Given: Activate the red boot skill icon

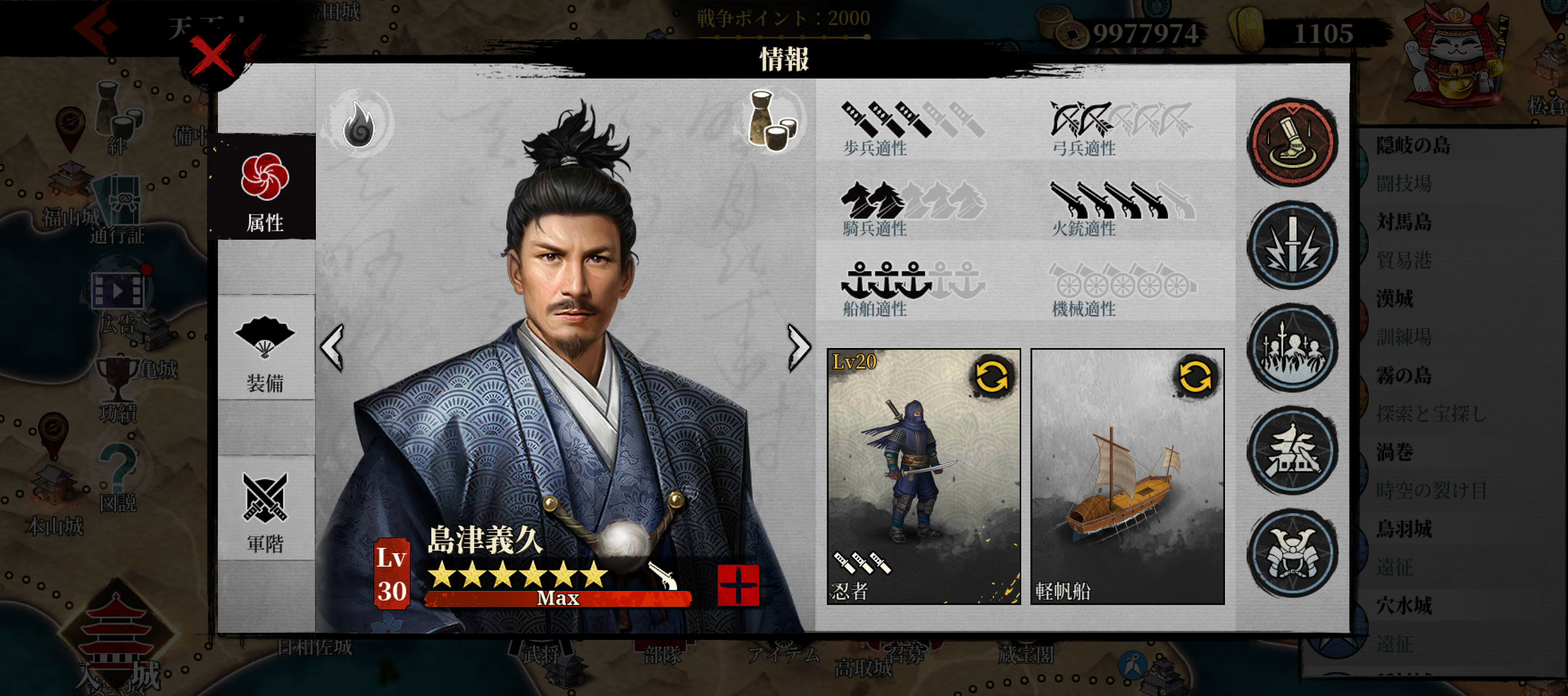Looking at the screenshot, I should tap(1292, 142).
